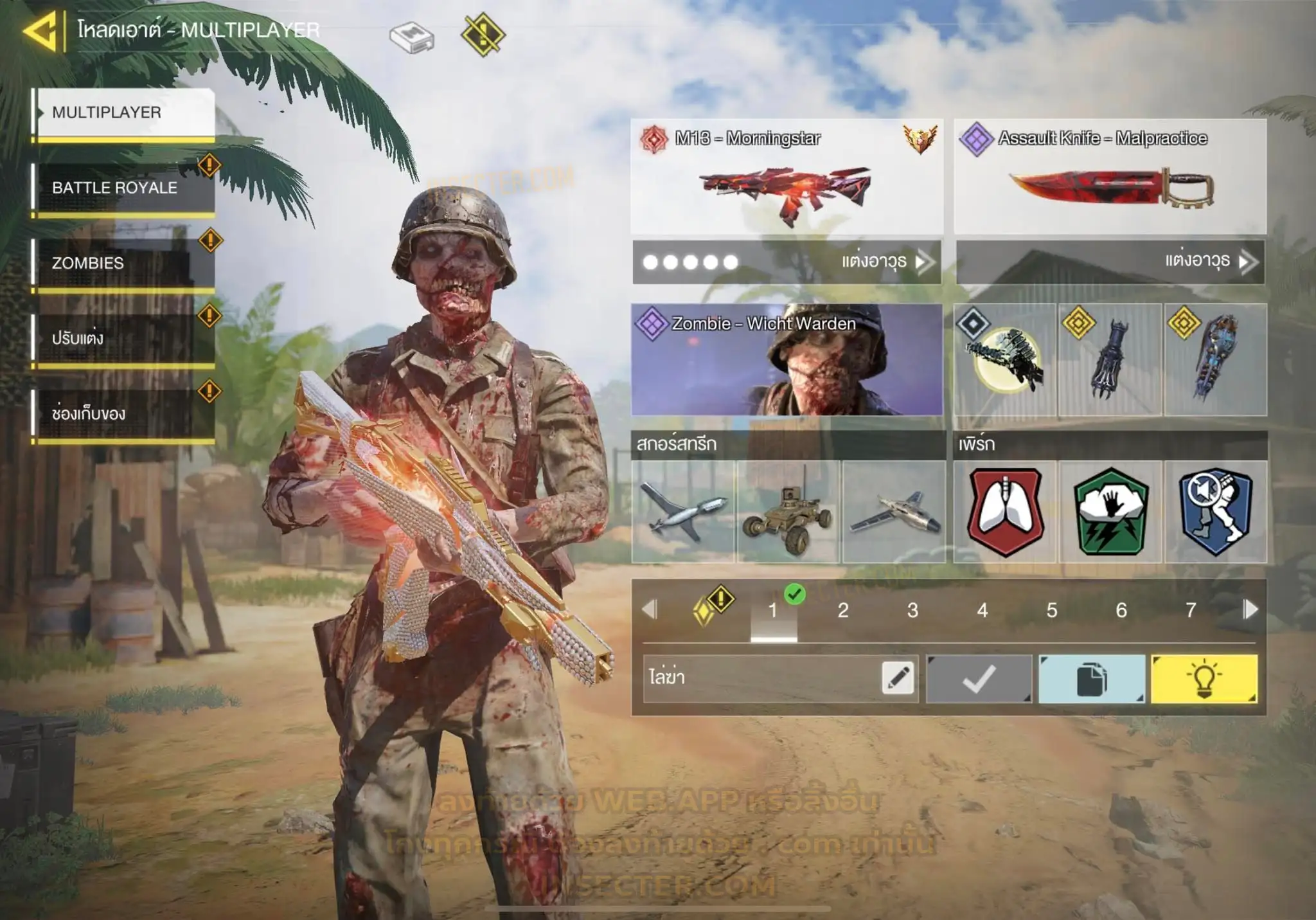Copy the loadout with the duplicate button
Image resolution: width=1316 pixels, height=920 pixels.
click(1092, 678)
